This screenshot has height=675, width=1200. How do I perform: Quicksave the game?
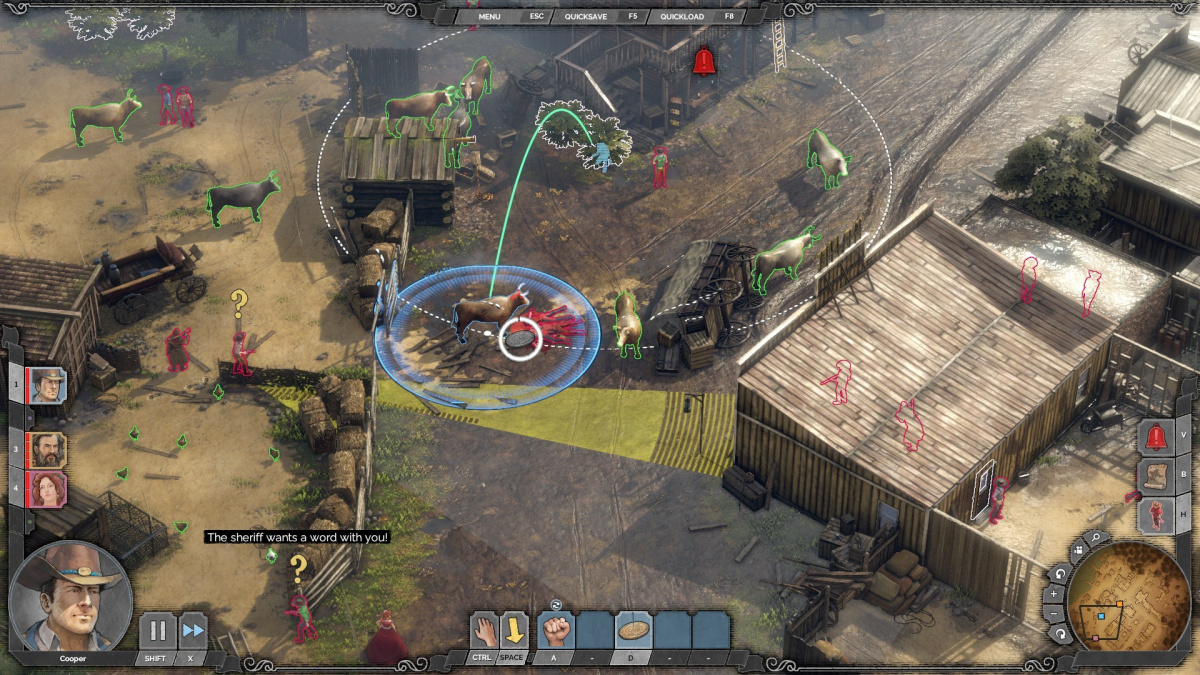point(588,16)
